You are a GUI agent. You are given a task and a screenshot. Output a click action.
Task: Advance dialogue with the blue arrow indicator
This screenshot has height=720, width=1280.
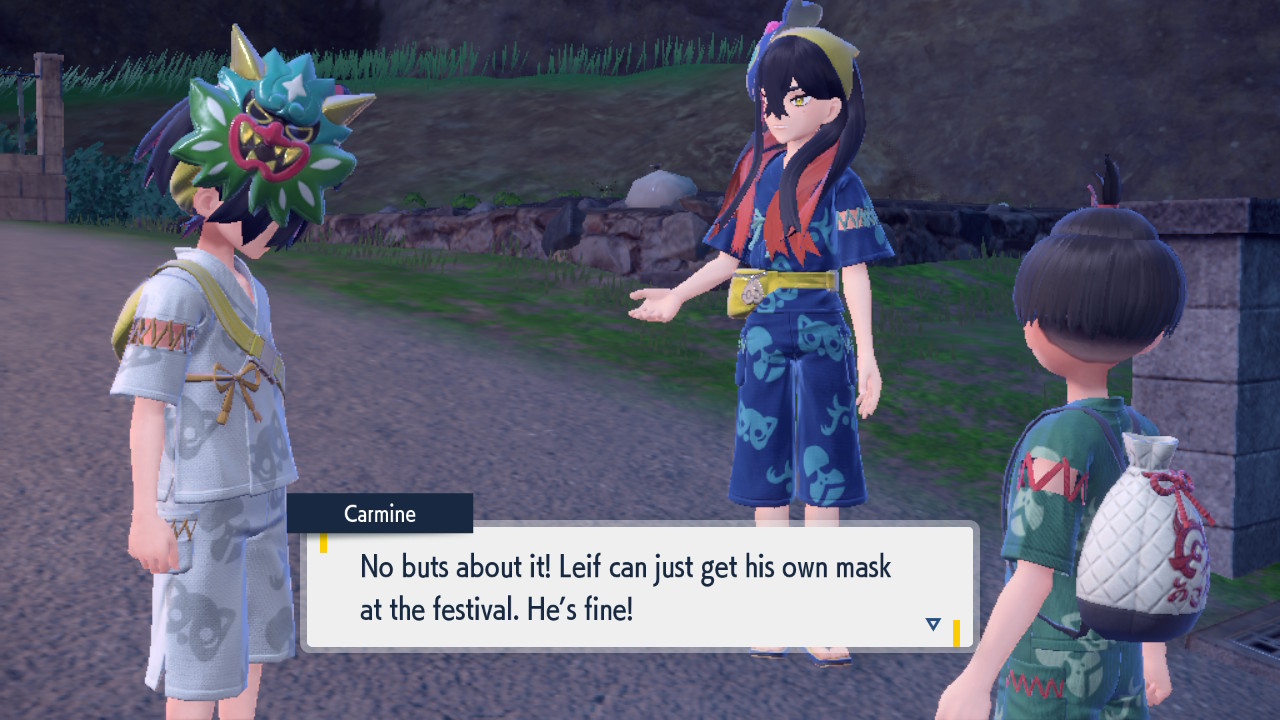click(x=933, y=624)
